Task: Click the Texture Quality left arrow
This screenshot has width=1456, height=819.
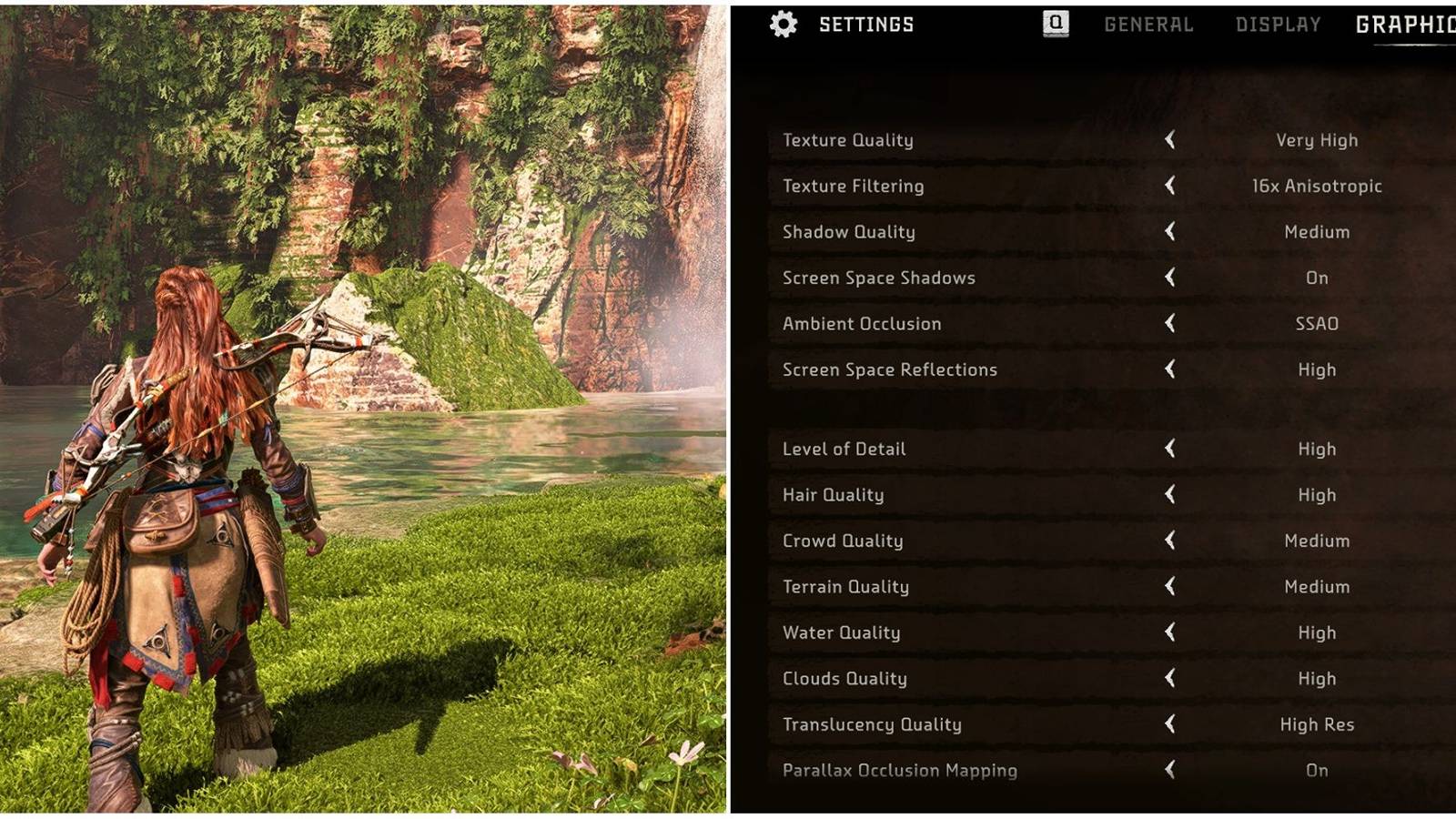Action: click(1172, 140)
